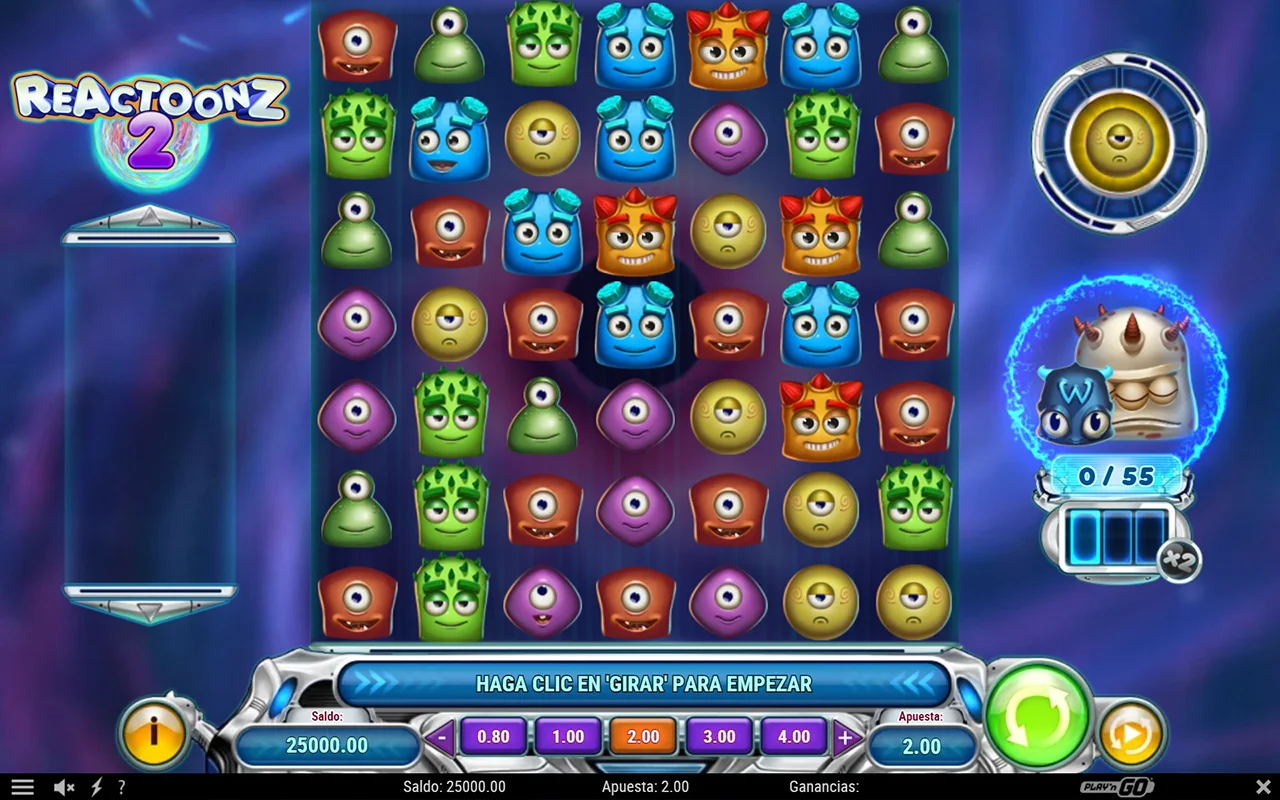Image resolution: width=1280 pixels, height=800 pixels.
Task: Toggle the lightning bolt fast play
Action: [97, 787]
